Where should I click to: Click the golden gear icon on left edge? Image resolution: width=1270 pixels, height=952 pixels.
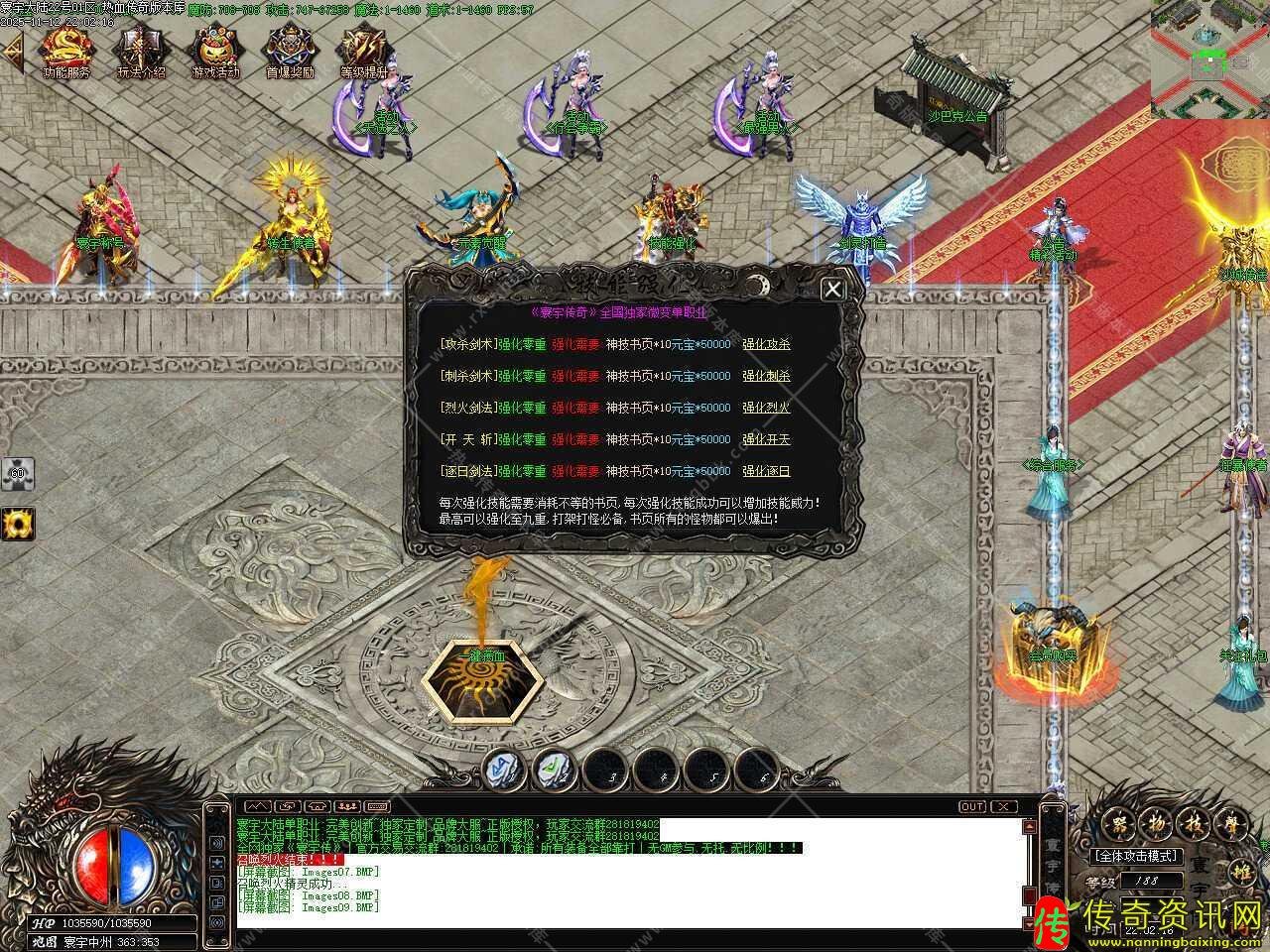17,523
